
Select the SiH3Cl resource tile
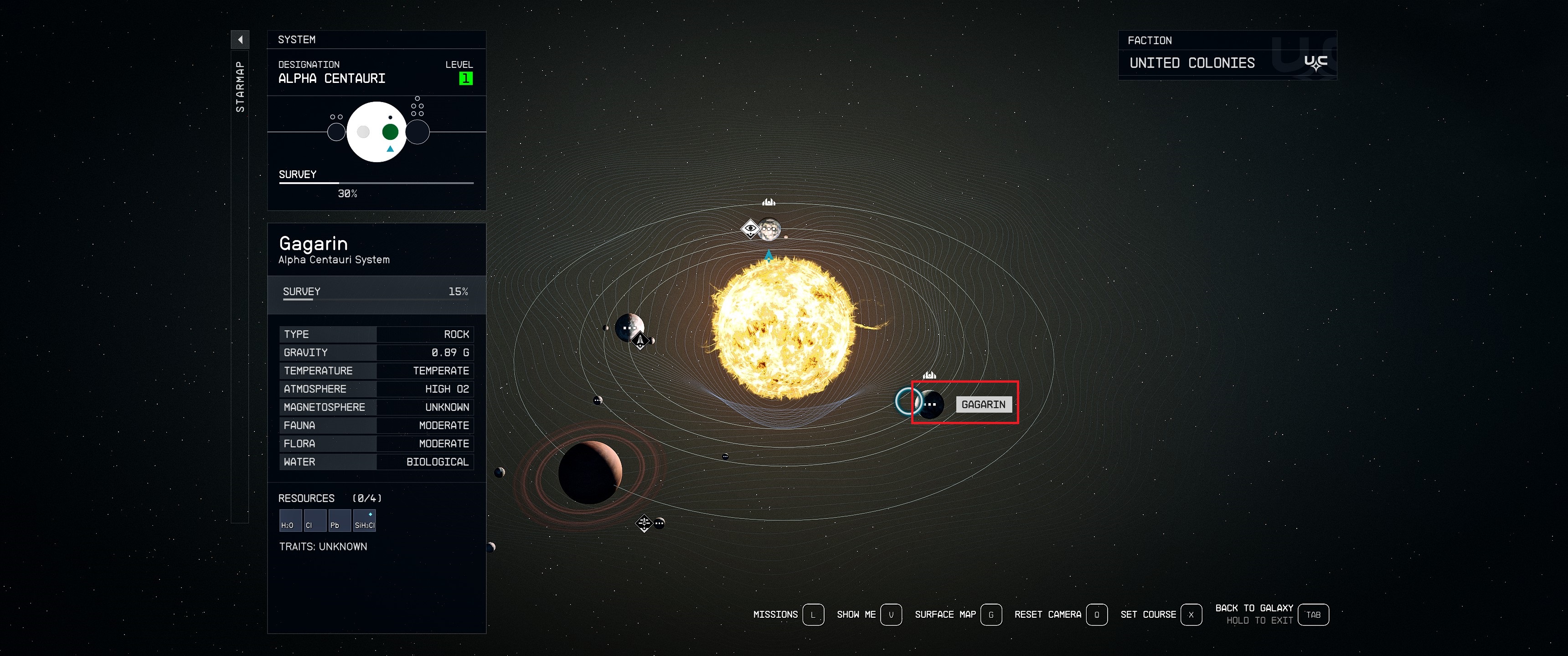point(364,521)
